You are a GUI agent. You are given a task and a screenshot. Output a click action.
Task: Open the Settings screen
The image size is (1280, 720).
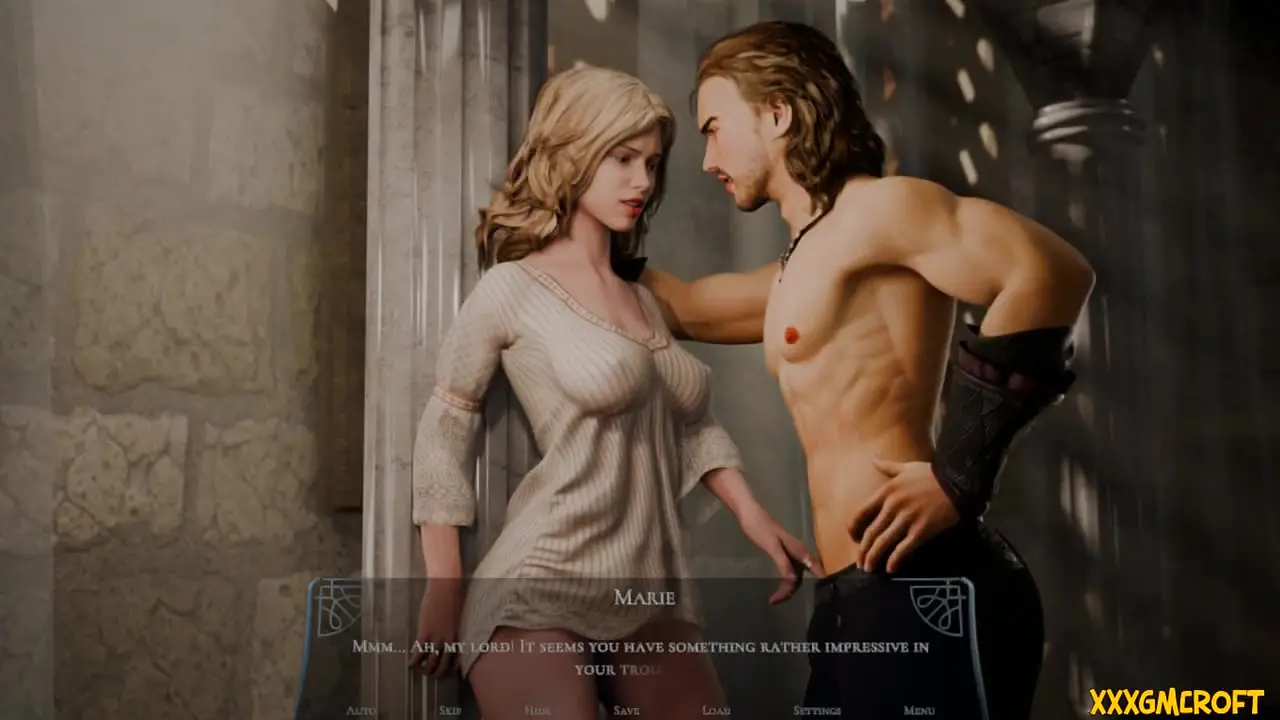point(816,710)
